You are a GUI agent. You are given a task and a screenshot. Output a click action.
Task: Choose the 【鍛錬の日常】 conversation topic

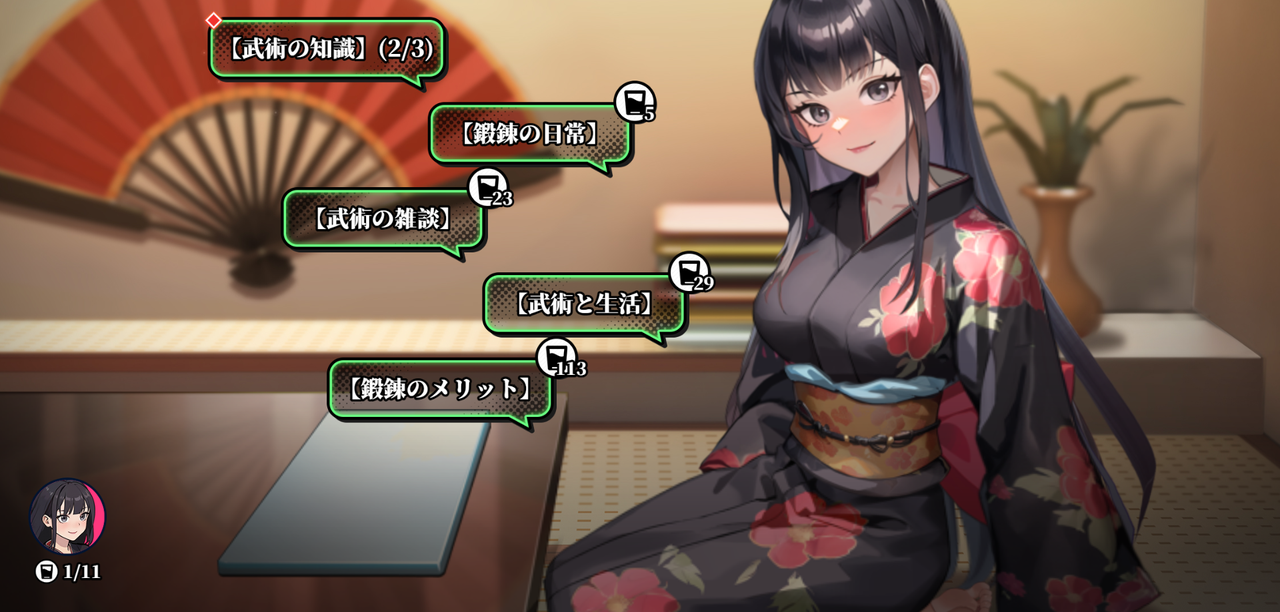tap(530, 133)
